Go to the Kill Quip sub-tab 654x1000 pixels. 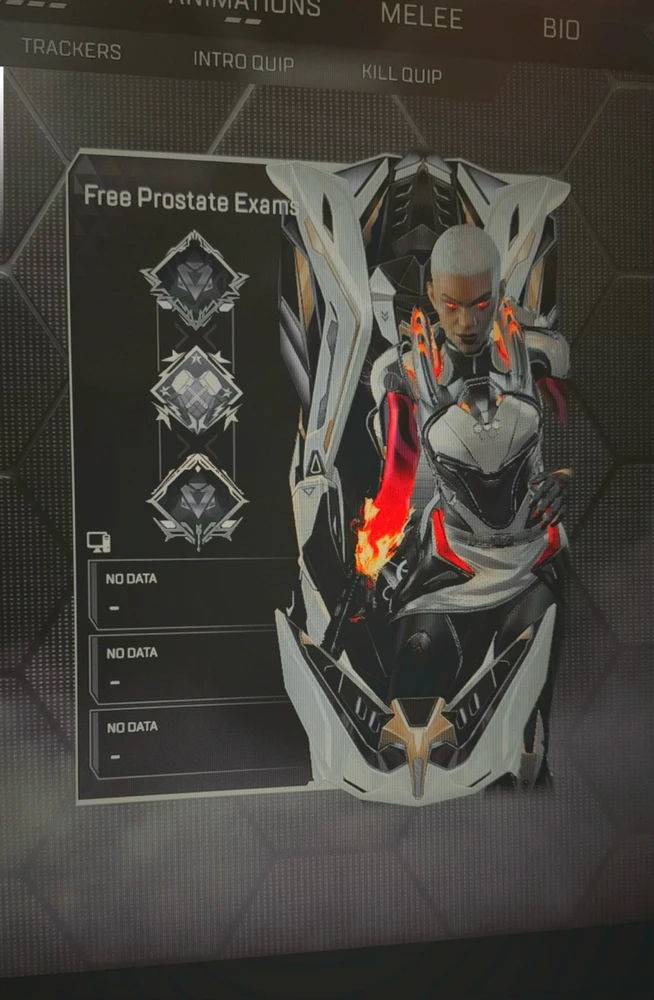tap(401, 73)
